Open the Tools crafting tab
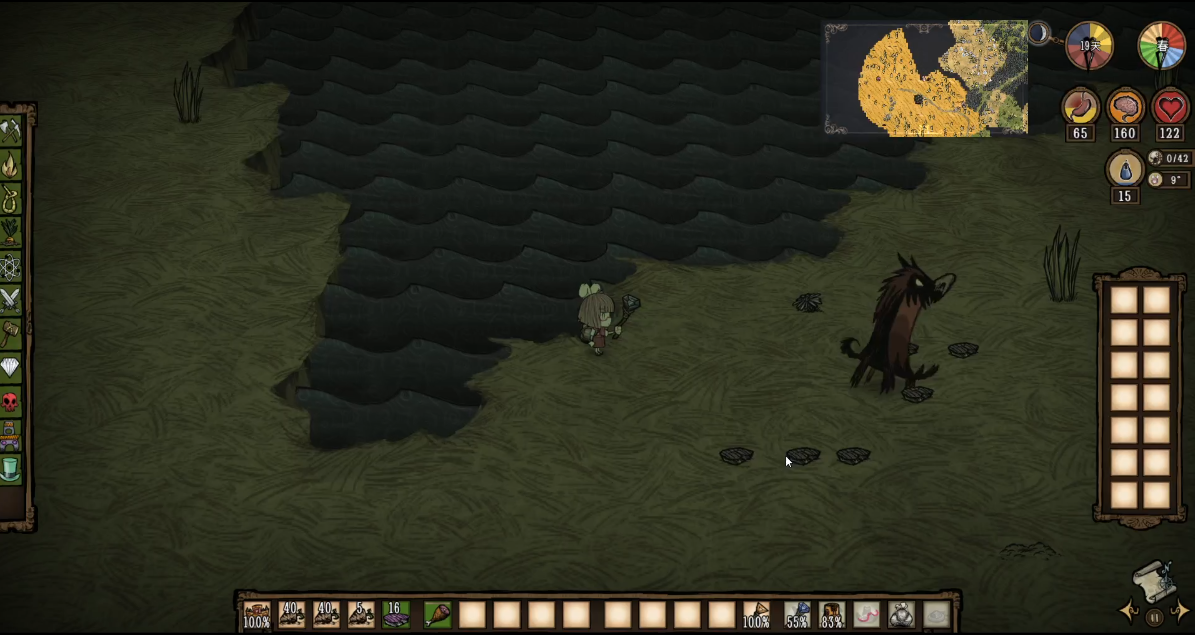The image size is (1195, 635). [11, 130]
